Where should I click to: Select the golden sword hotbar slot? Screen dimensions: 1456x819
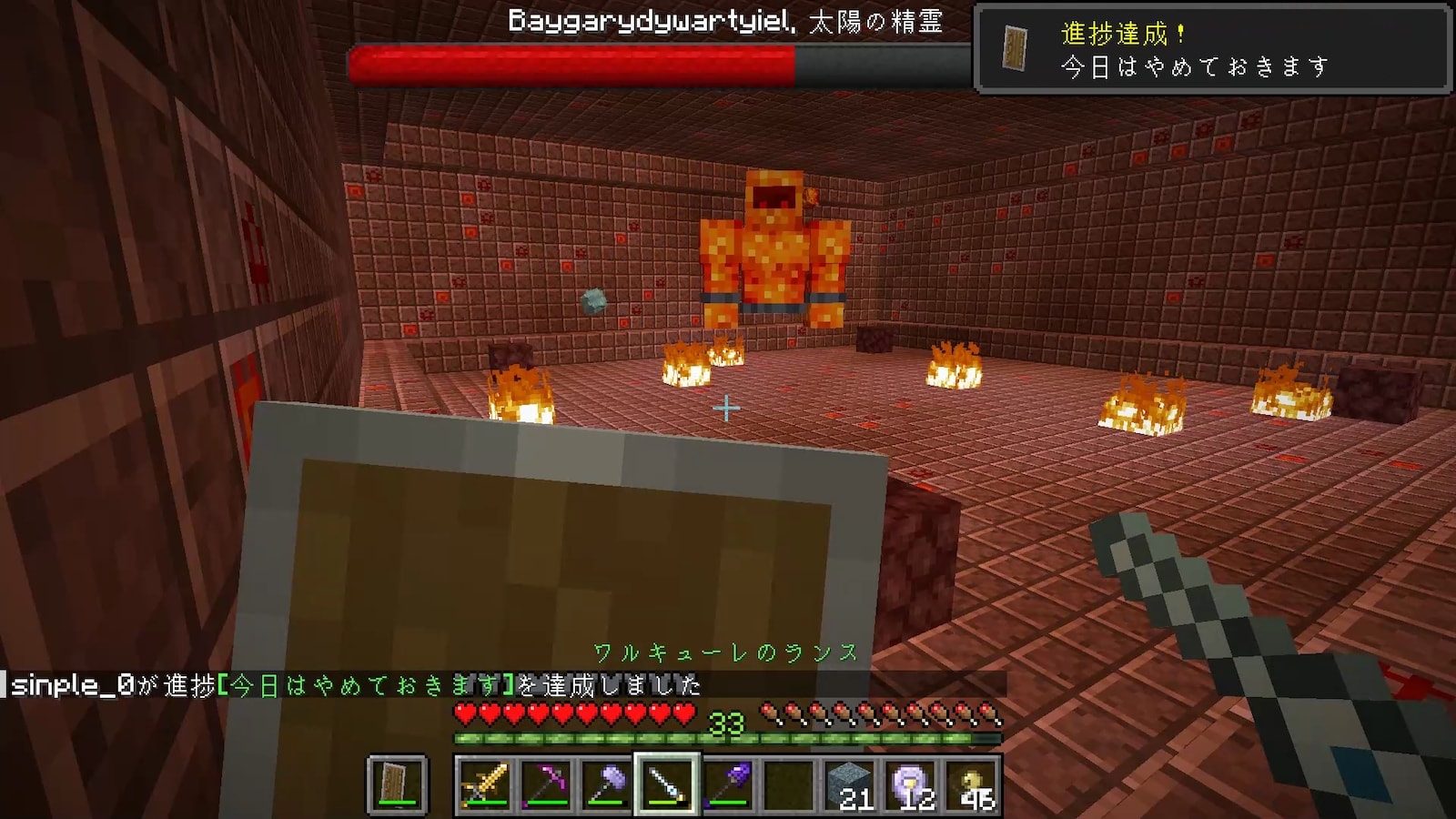click(484, 784)
